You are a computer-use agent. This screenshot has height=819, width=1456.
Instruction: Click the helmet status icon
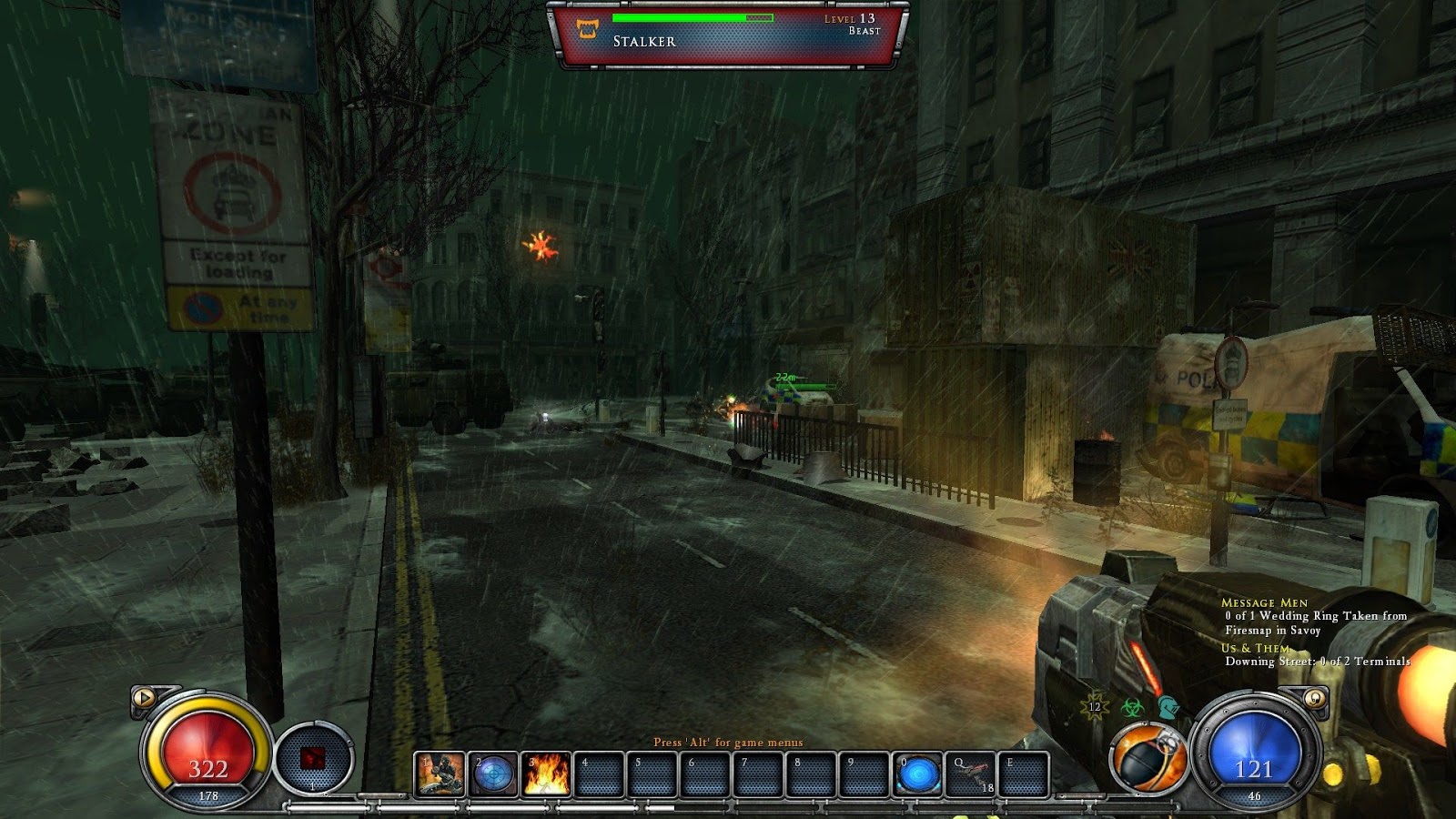click(x=1168, y=706)
